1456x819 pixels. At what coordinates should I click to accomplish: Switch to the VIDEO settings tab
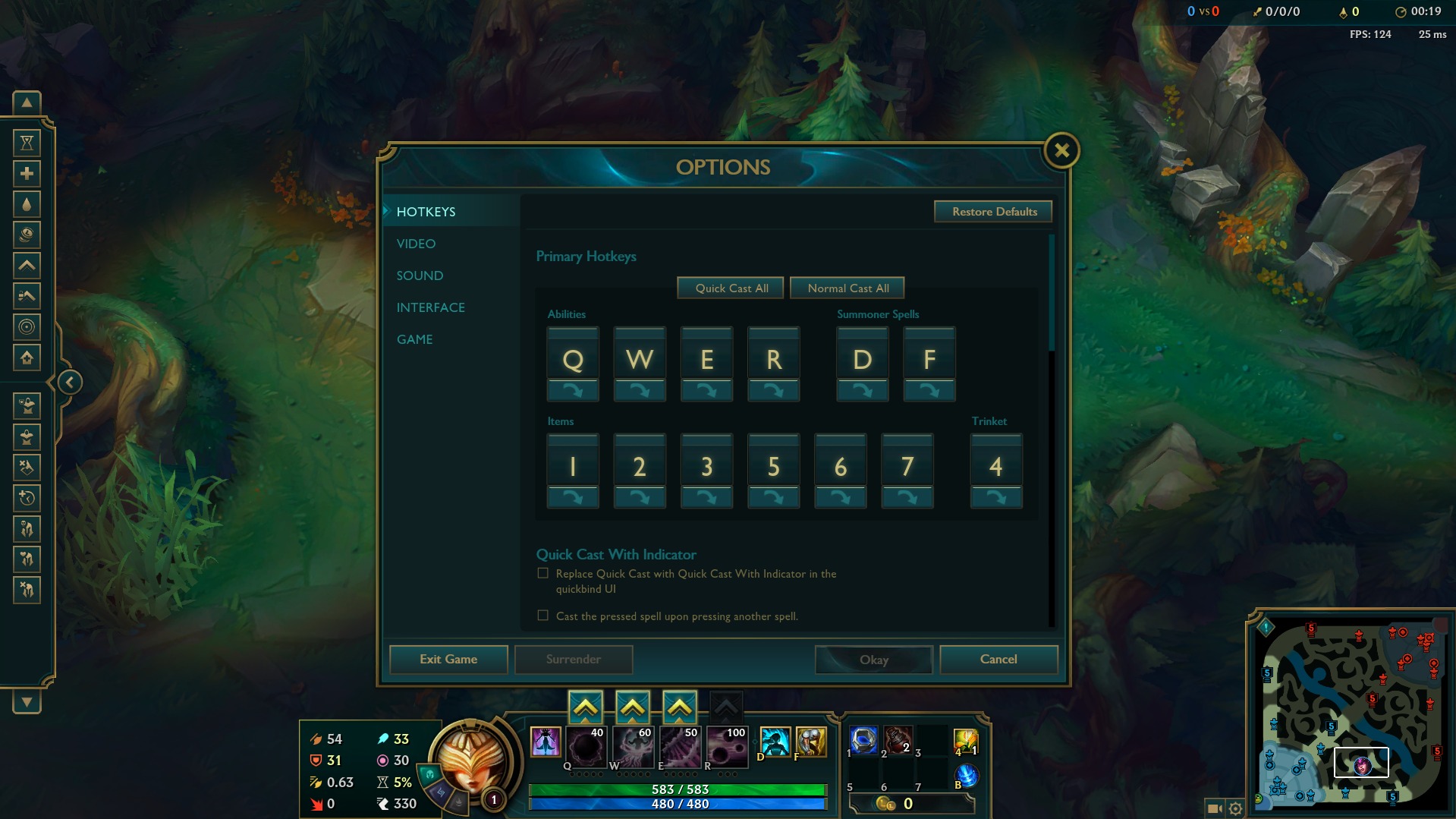(415, 244)
